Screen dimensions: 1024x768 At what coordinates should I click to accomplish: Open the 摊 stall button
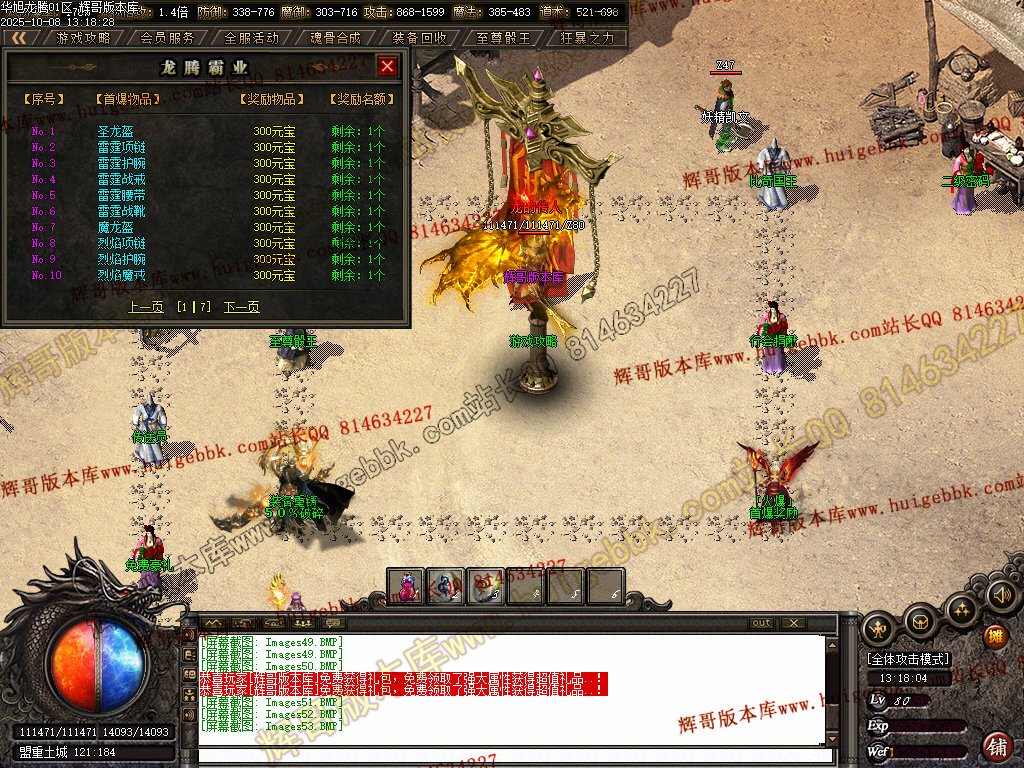click(x=995, y=636)
